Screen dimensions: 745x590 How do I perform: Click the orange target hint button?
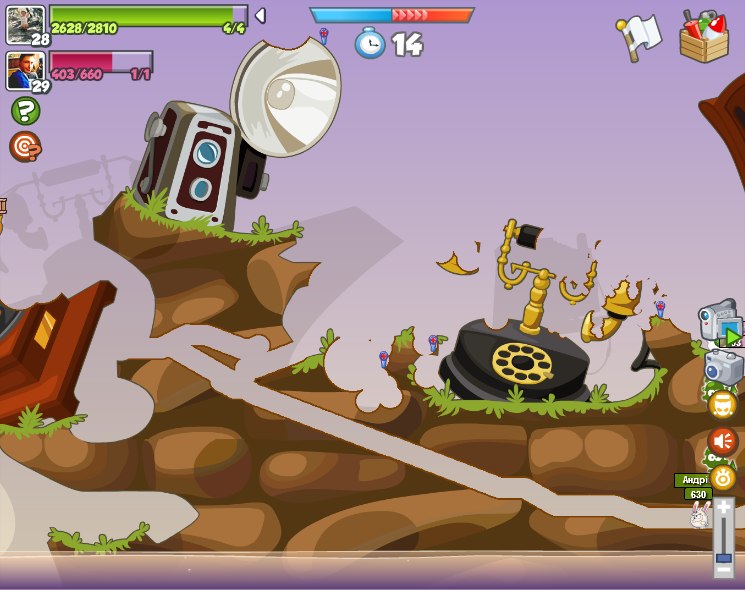(25, 147)
